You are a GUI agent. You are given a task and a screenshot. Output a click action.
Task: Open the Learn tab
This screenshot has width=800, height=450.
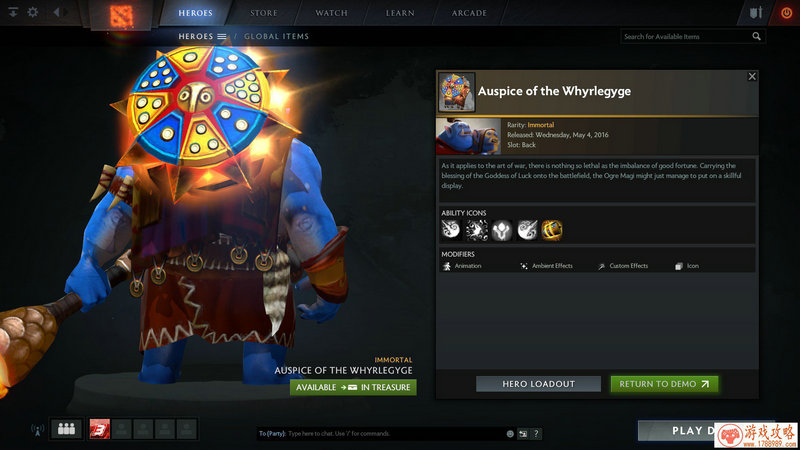coord(400,13)
